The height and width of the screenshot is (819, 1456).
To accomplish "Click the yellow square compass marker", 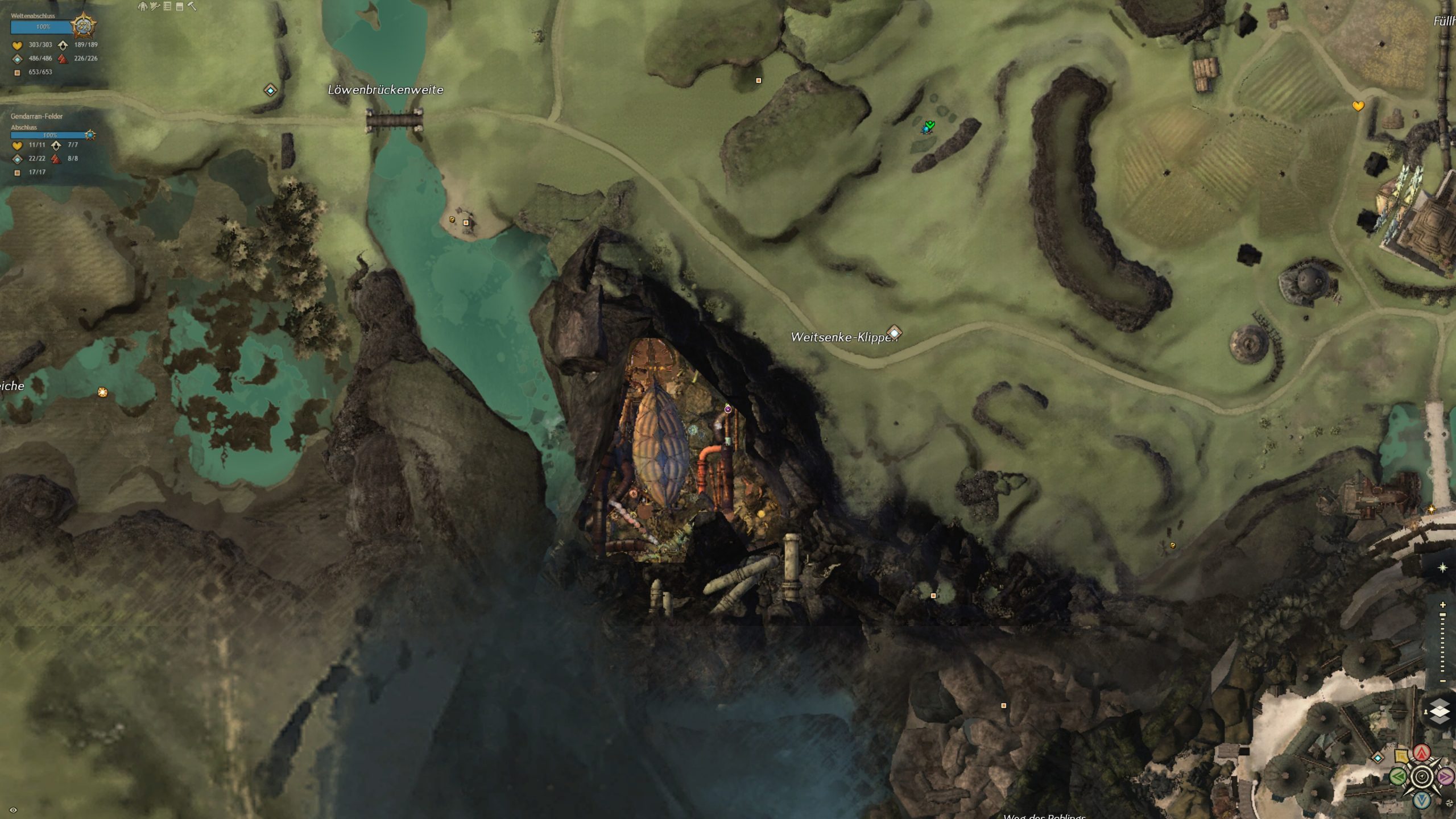I will [x=1401, y=756].
